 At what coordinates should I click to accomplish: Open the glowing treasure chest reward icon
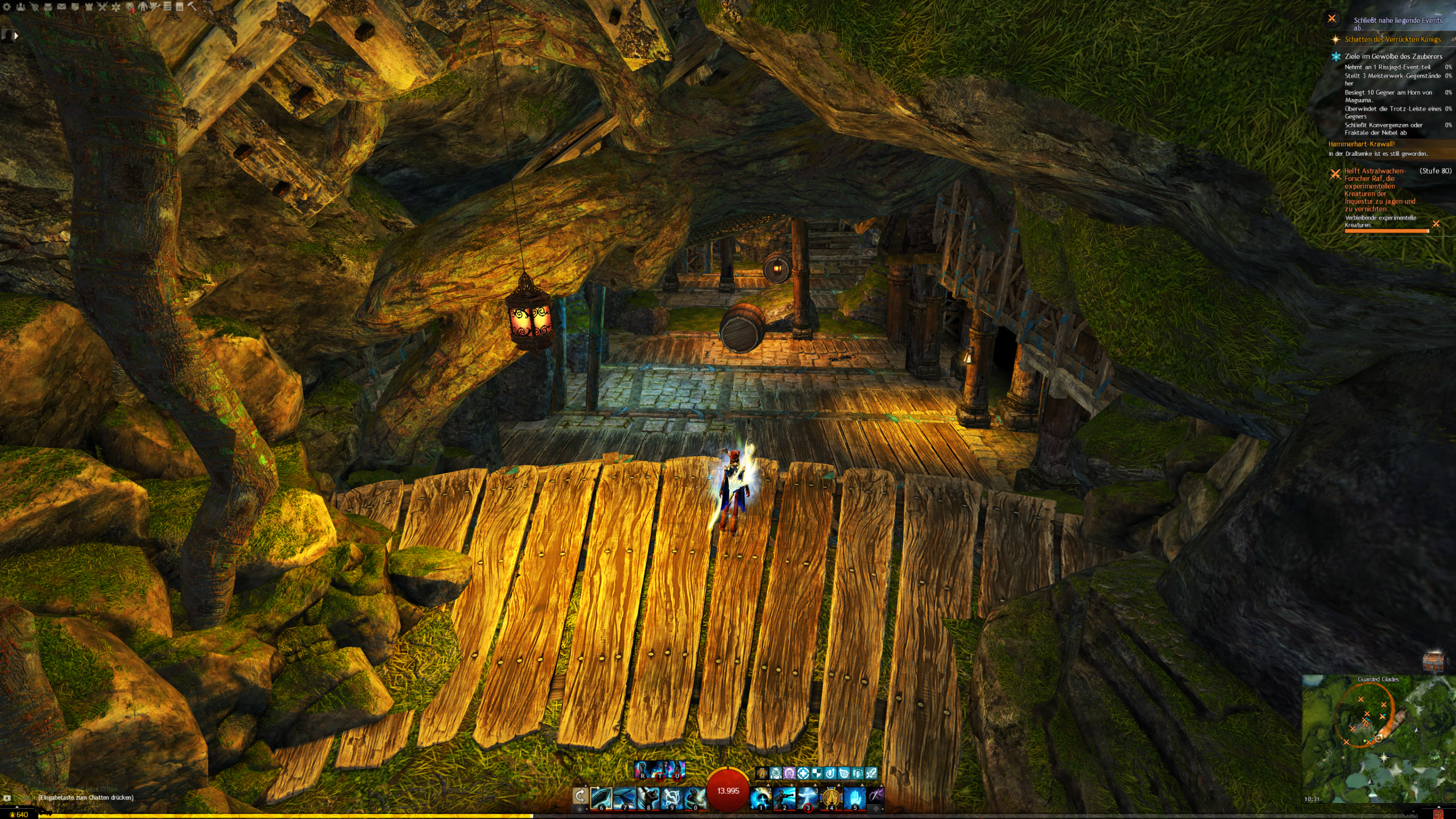click(x=1433, y=661)
